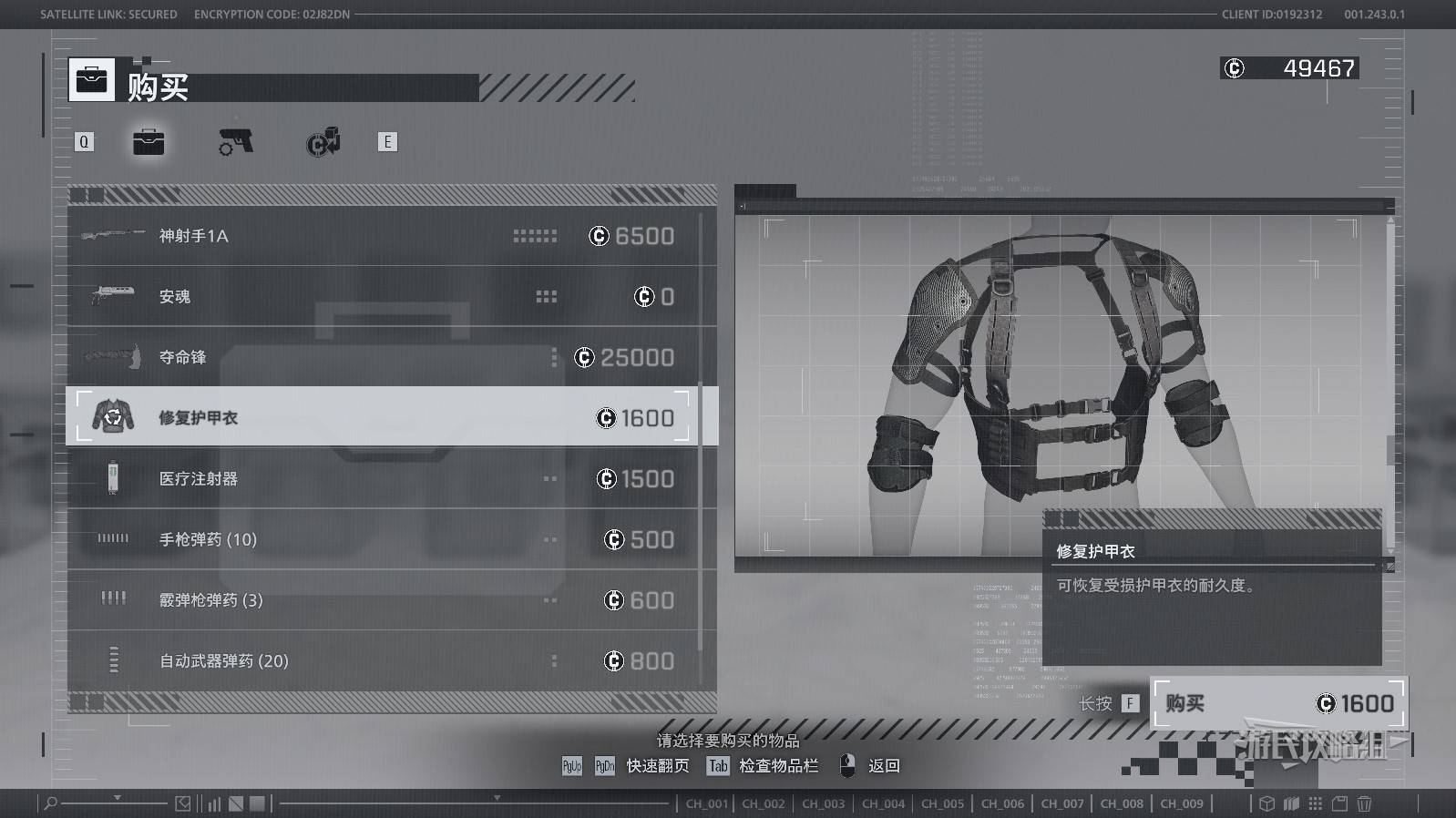Select the 夺命锋 knife for purchase

(383, 357)
